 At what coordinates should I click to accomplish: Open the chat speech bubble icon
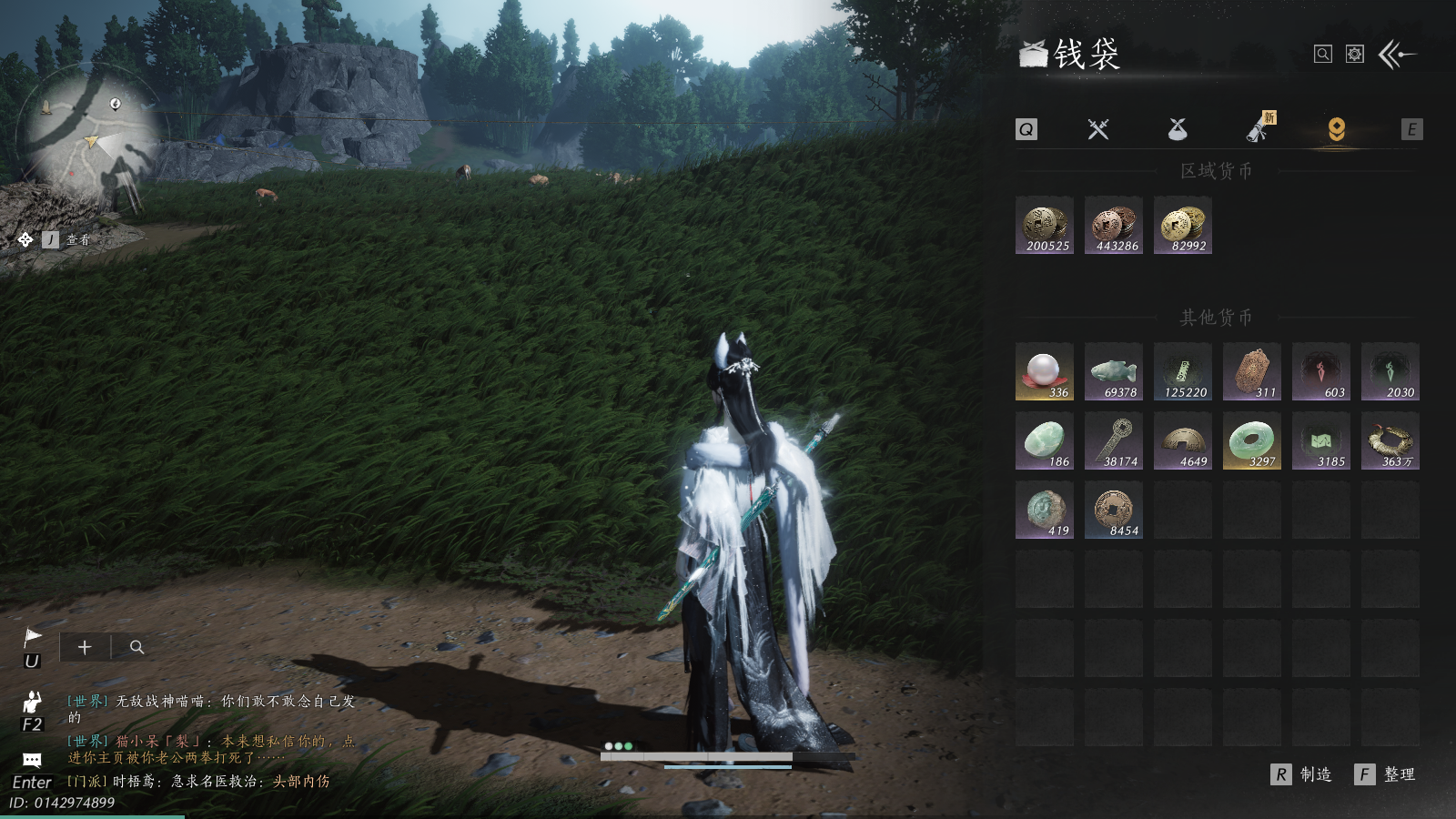click(x=32, y=760)
